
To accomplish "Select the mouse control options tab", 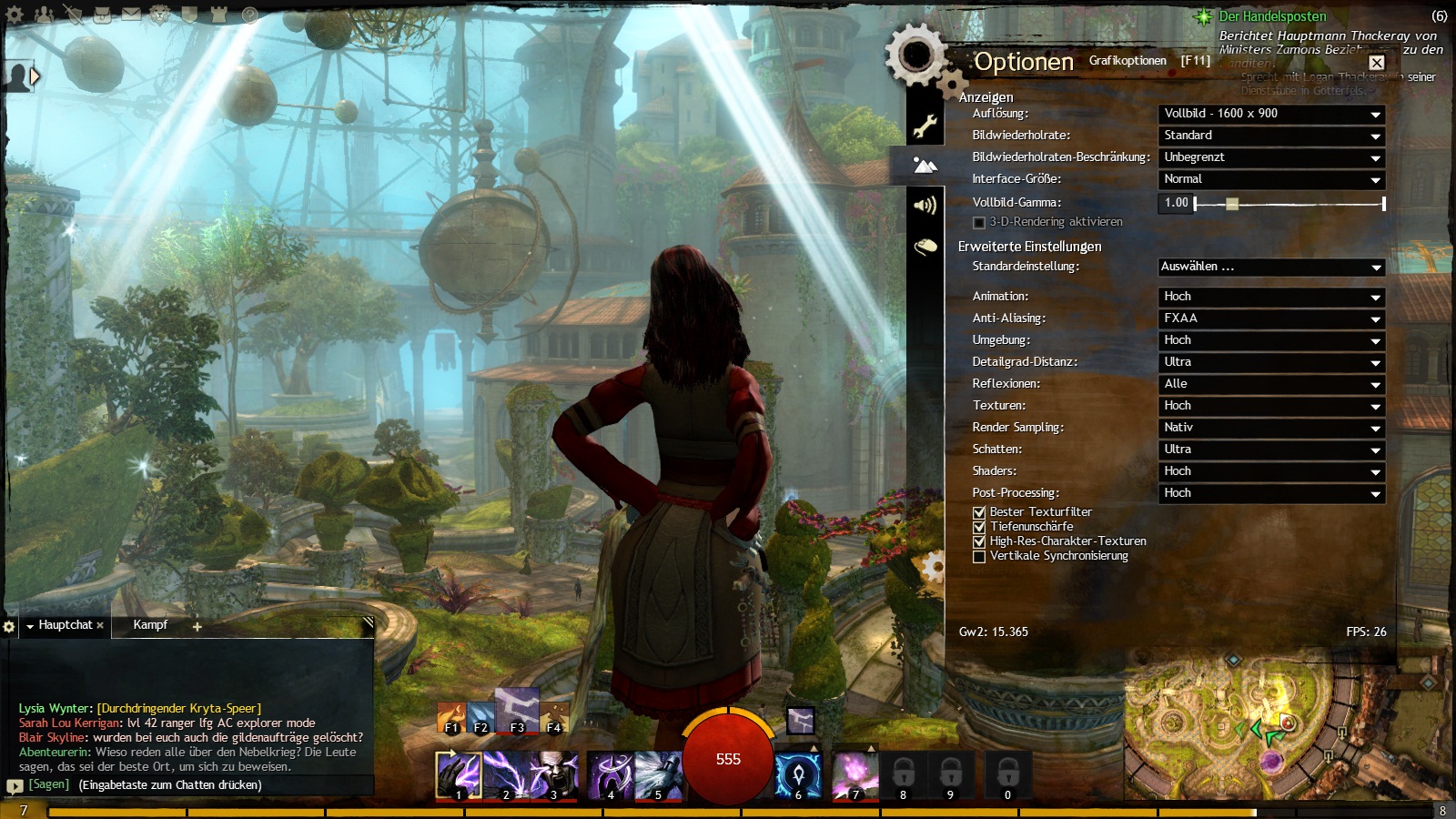I will tap(925, 247).
